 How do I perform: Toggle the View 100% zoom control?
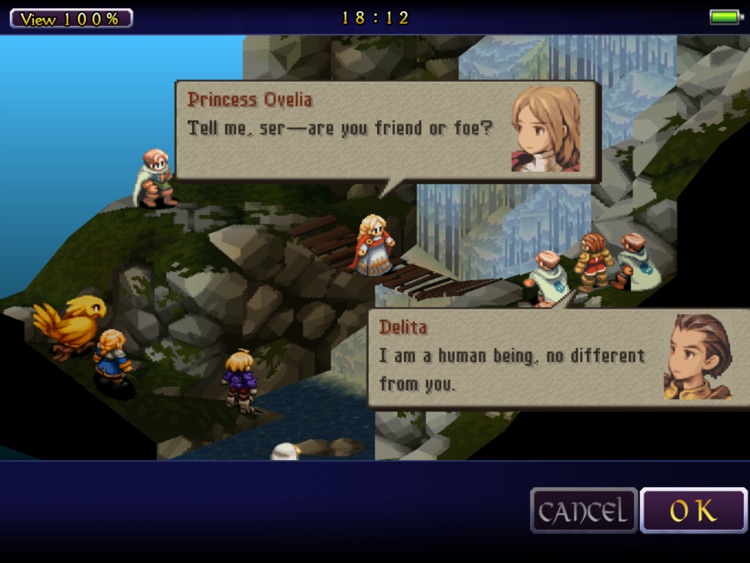pos(71,18)
